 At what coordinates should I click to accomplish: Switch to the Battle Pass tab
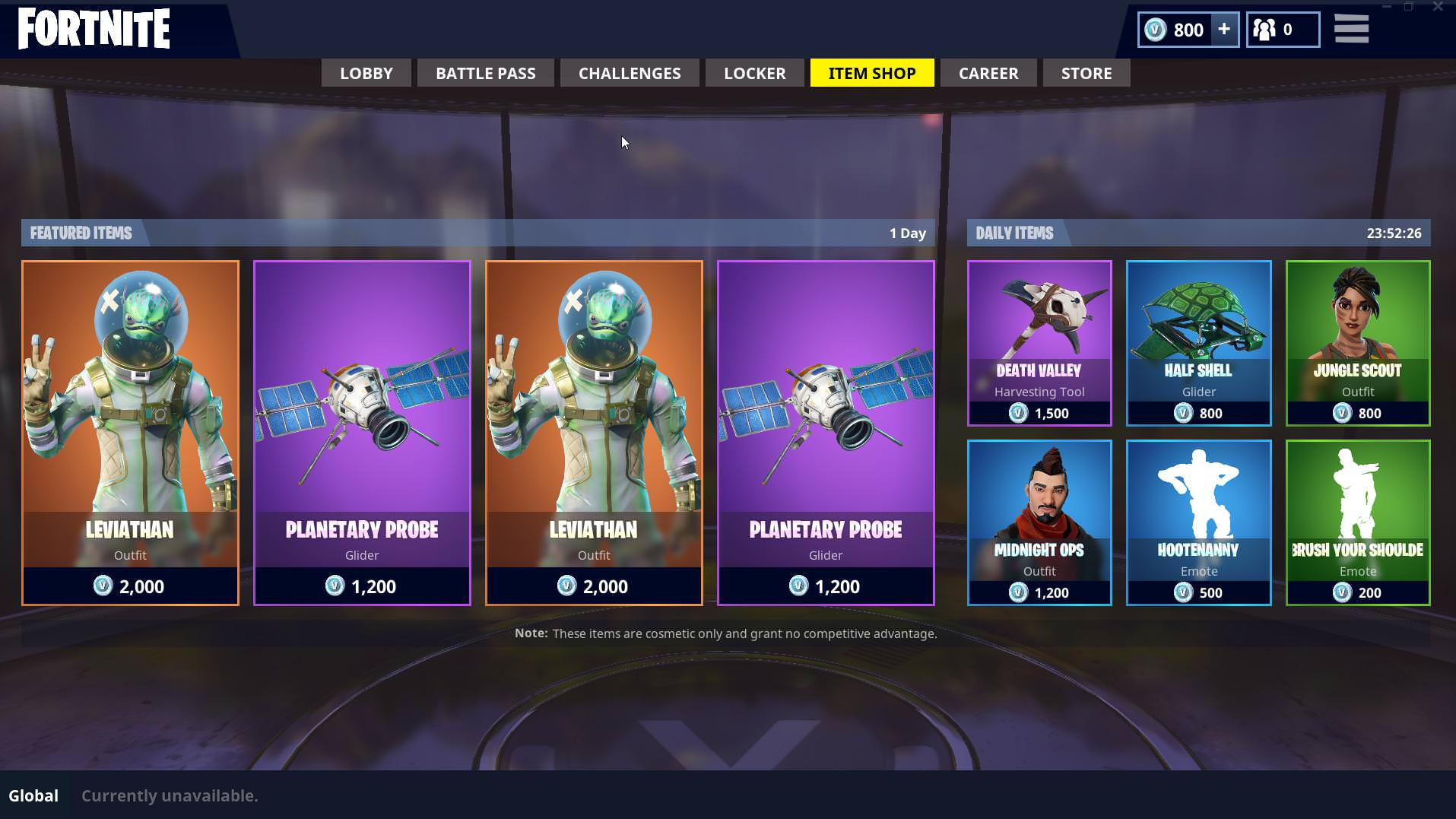[485, 73]
